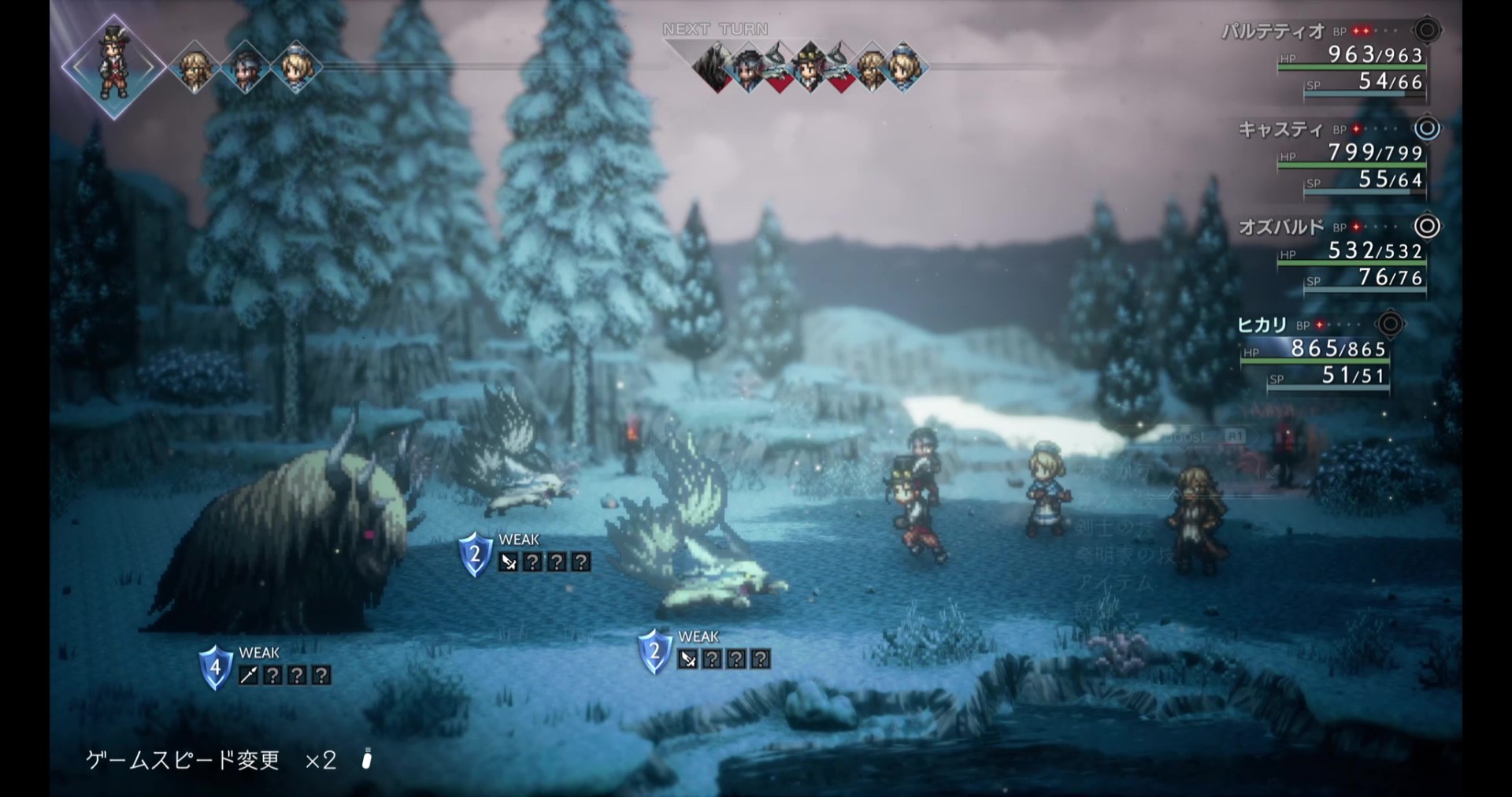Click the shield 4 weakness indicator
The width and height of the screenshot is (1512, 797).
coord(215,667)
